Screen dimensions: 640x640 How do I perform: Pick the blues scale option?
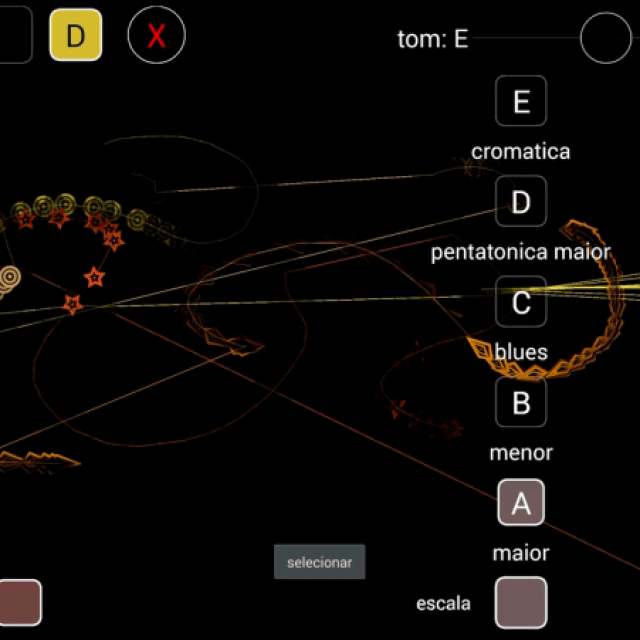point(521,352)
